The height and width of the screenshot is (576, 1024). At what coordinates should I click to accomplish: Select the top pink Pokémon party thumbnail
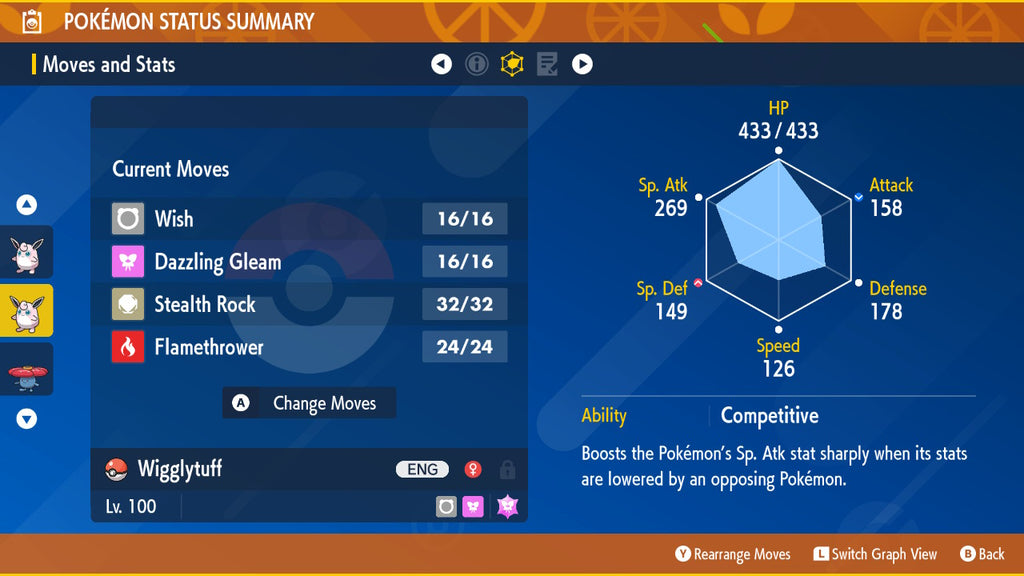click(27, 252)
